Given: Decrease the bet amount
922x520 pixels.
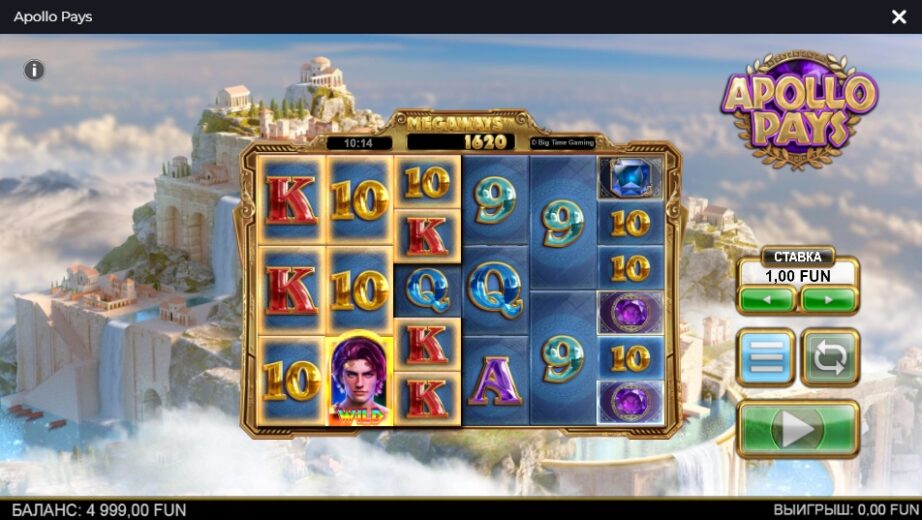Looking at the screenshot, I should 767,299.
